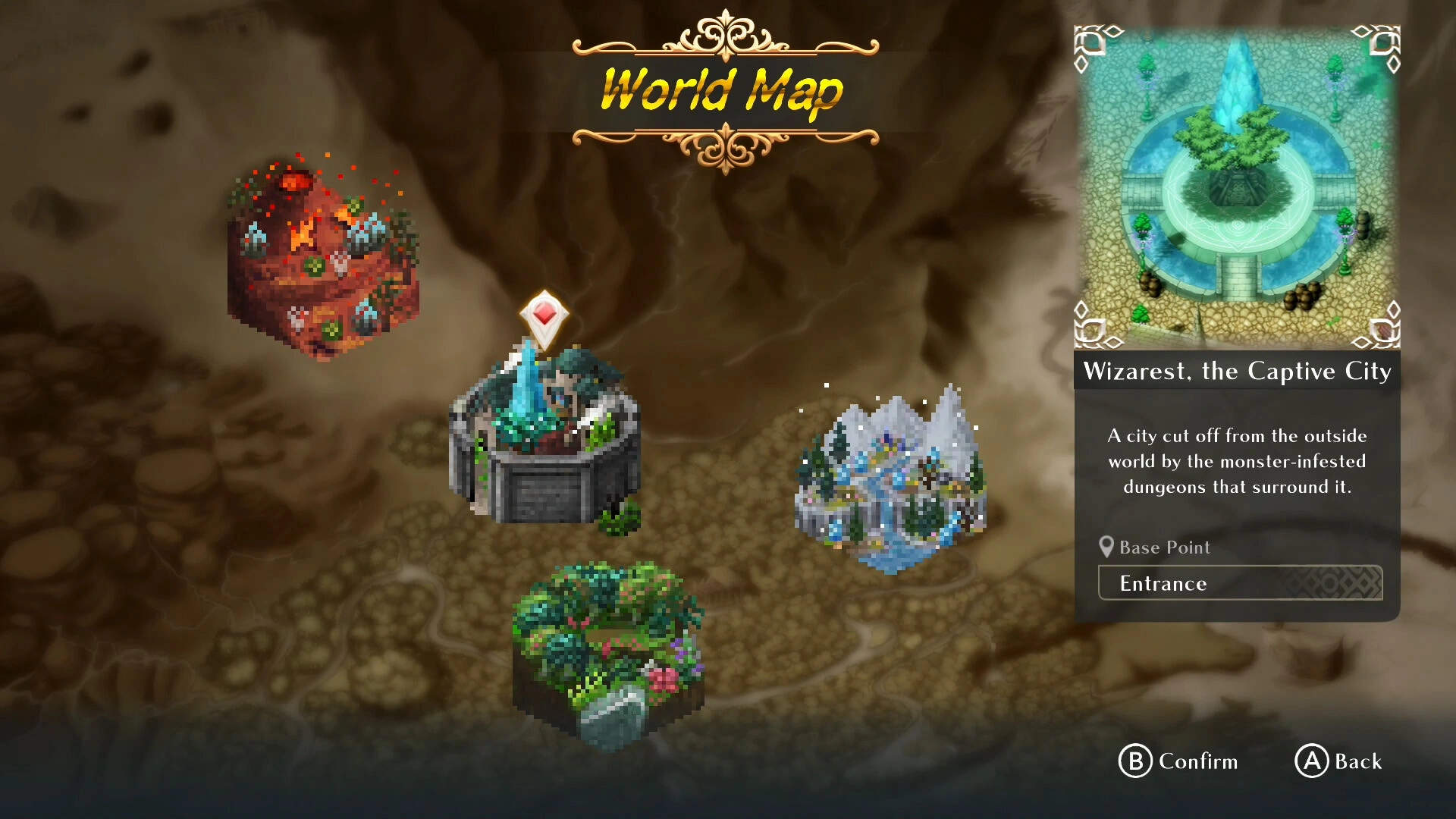
Task: Open the Base Point dropdown showing Entrance
Action: [x=1239, y=583]
